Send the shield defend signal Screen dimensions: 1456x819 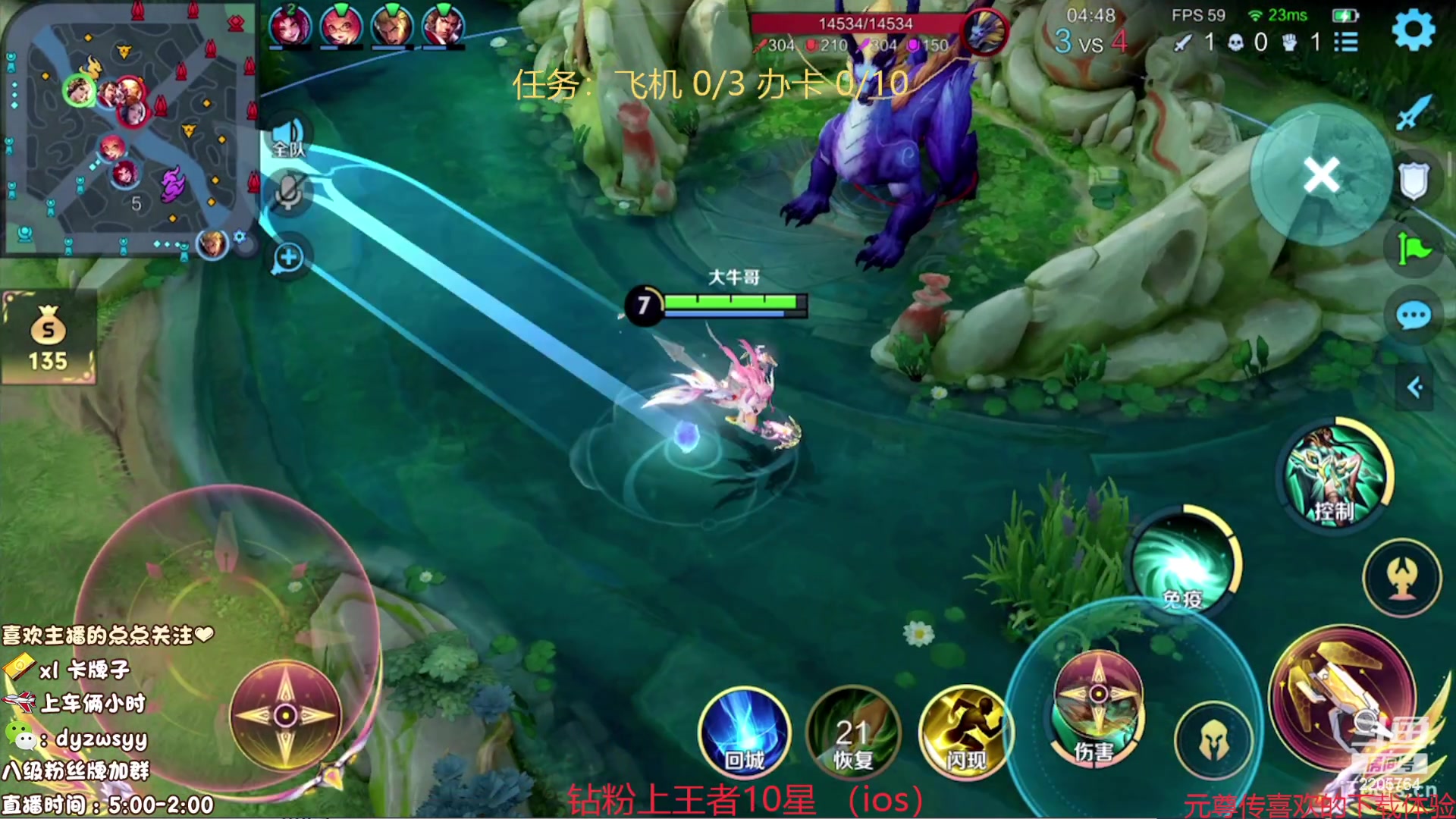click(x=1414, y=181)
